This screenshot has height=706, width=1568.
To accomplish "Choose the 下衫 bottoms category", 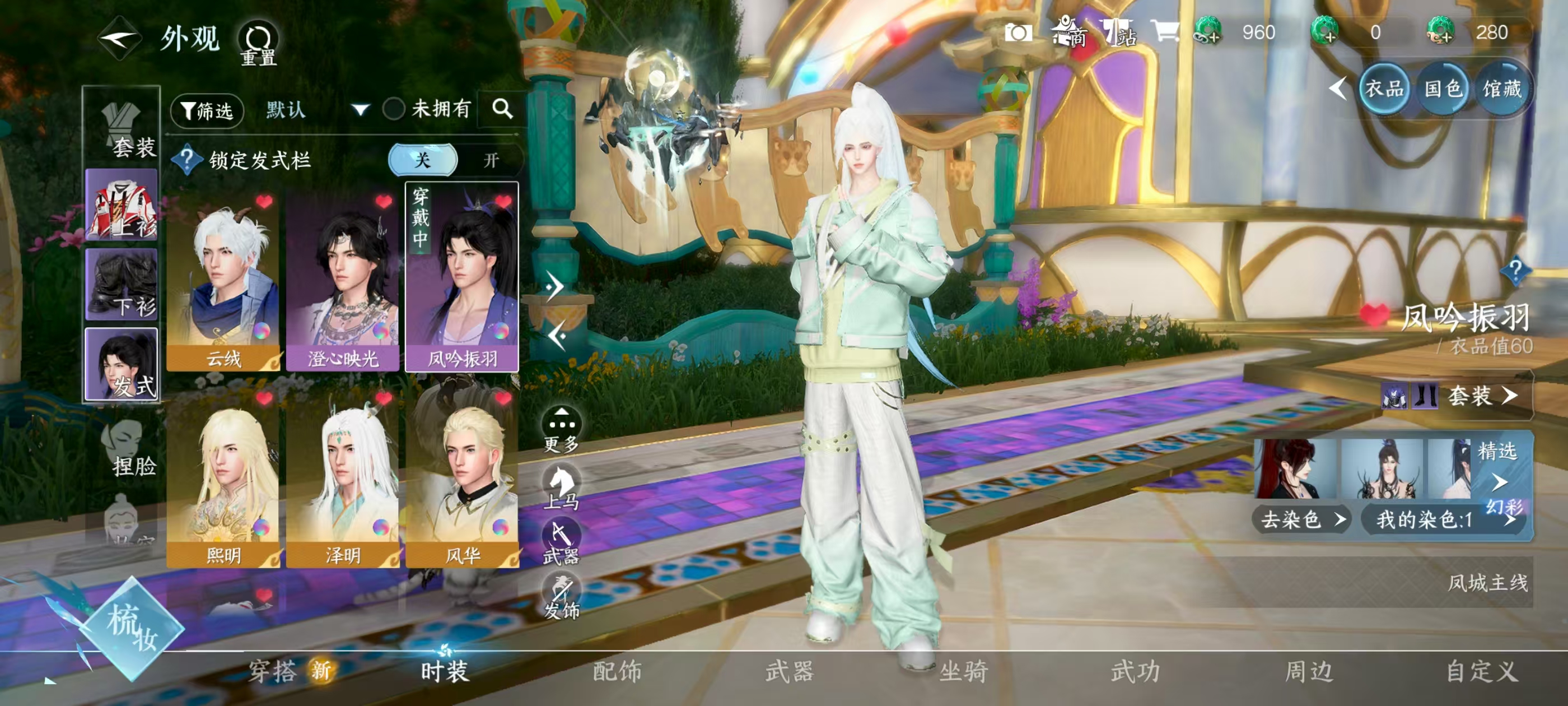I will click(122, 285).
